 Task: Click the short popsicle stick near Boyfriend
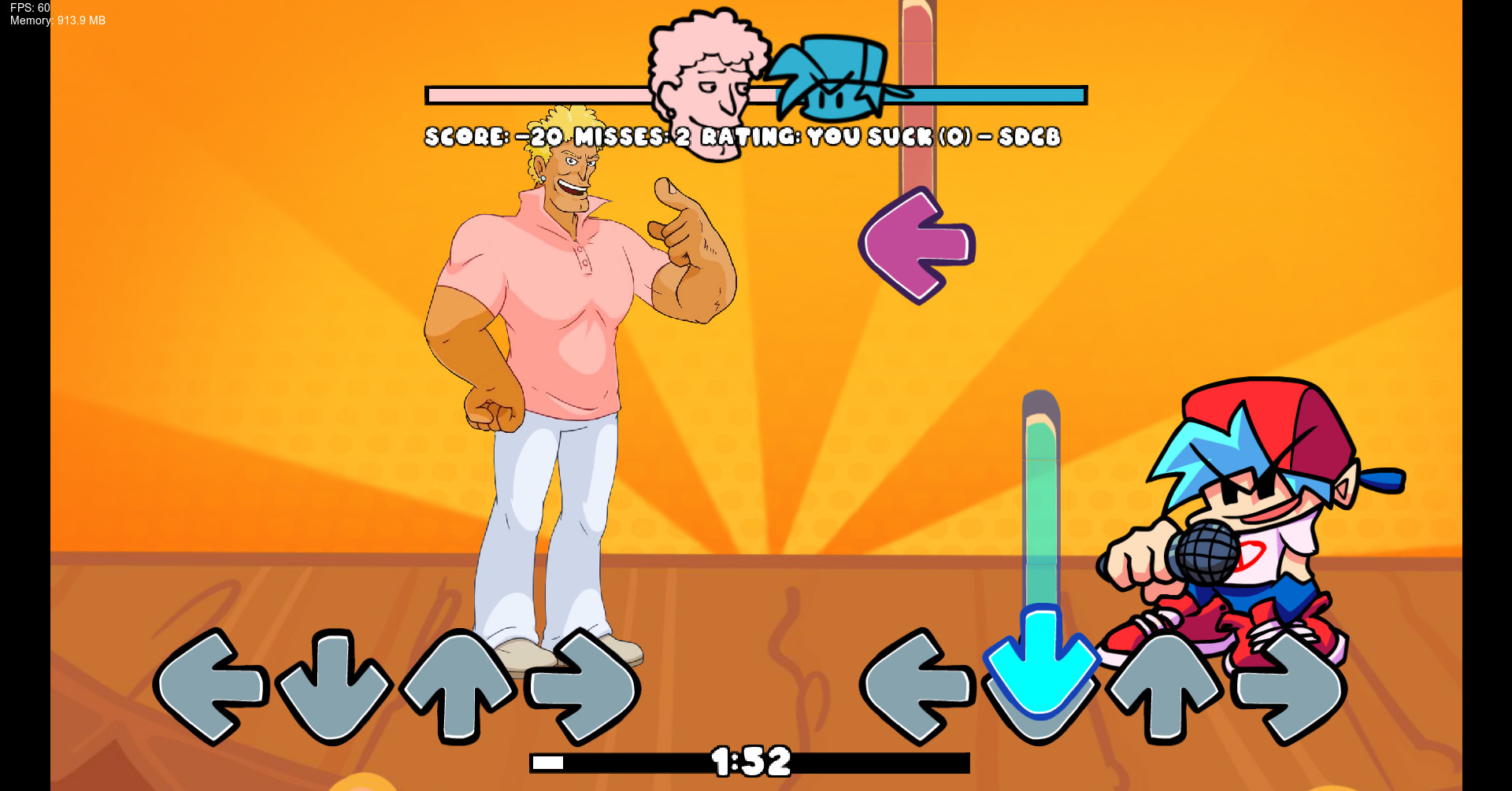(x=1041, y=496)
